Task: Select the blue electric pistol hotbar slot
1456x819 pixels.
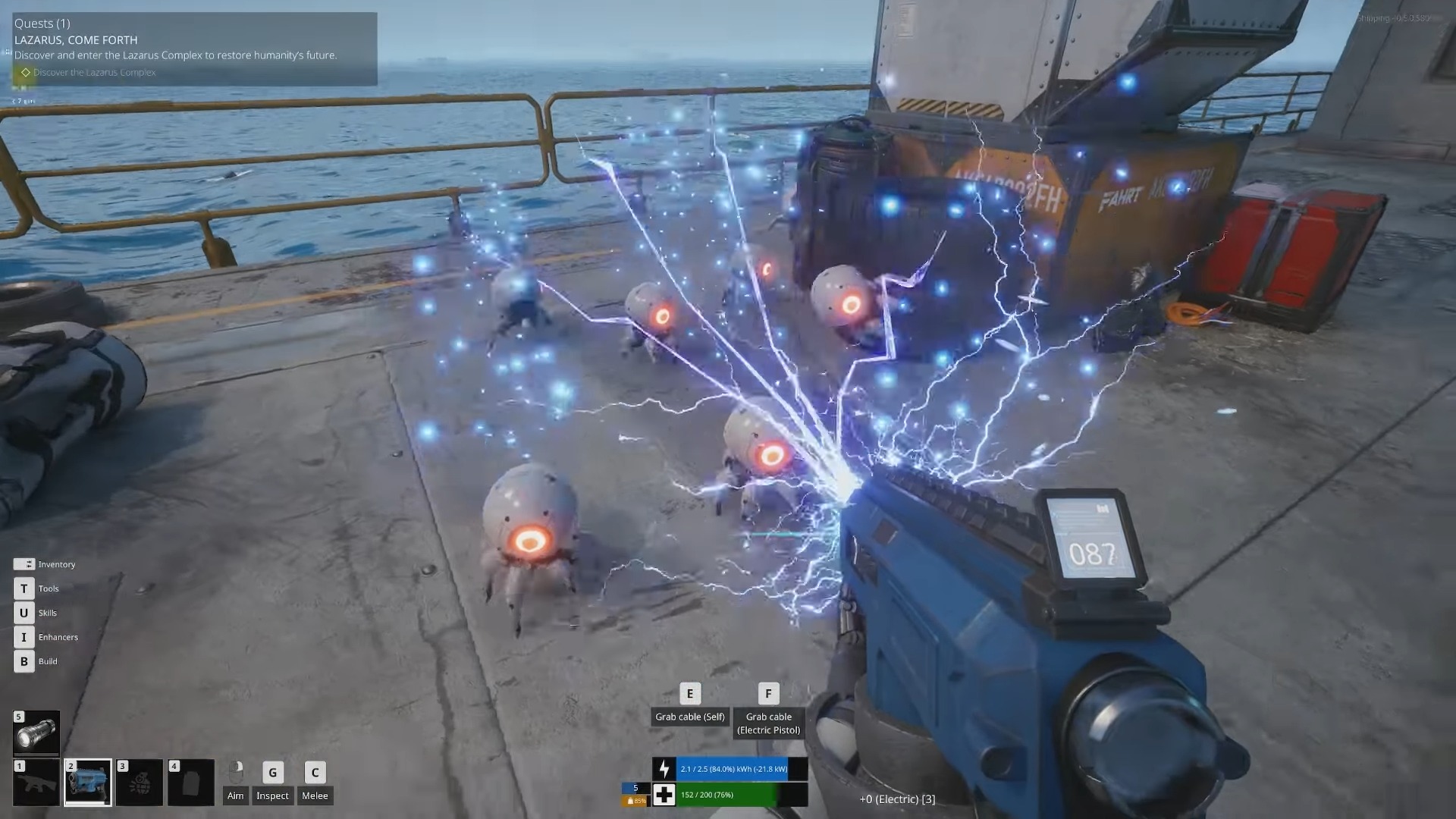Action: tap(88, 782)
